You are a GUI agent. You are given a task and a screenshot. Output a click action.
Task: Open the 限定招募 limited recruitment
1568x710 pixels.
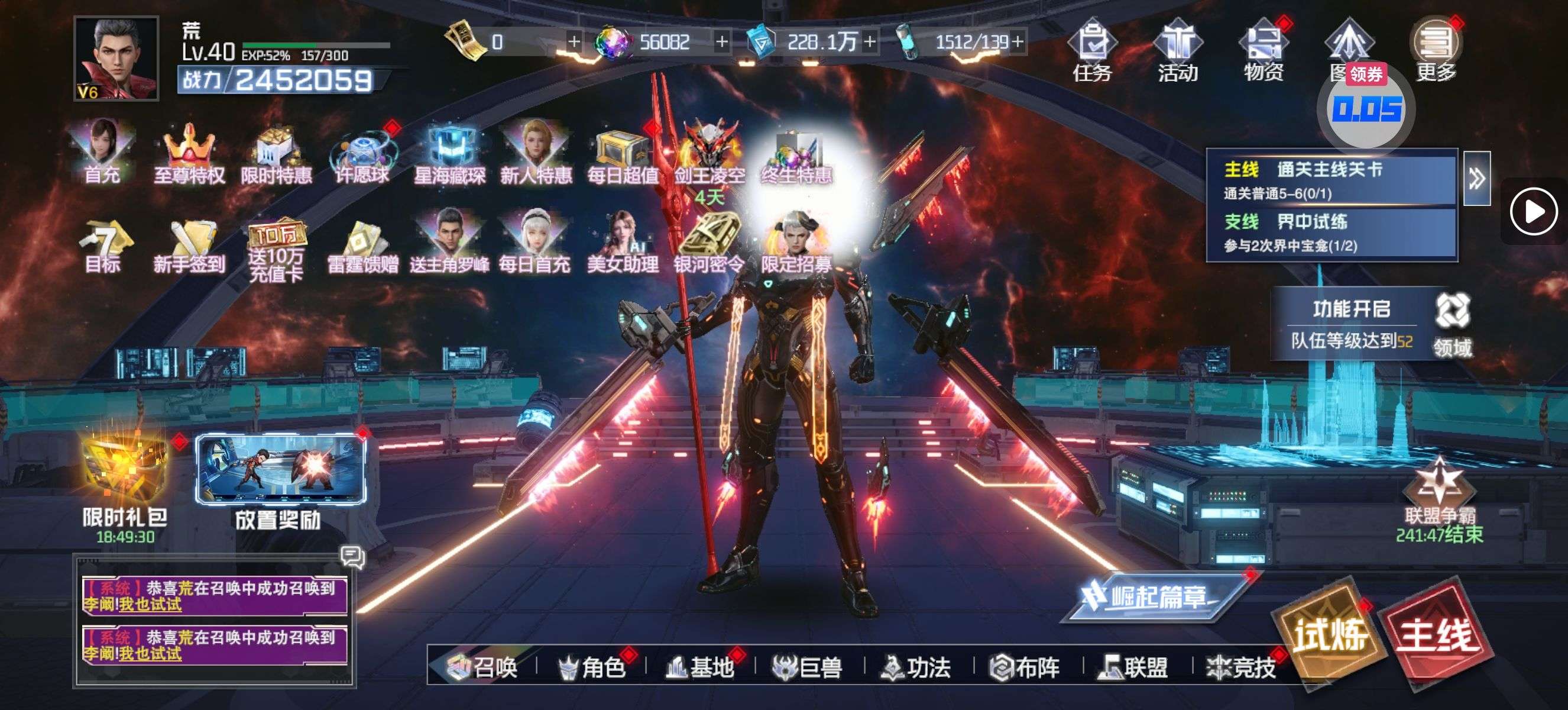[796, 244]
